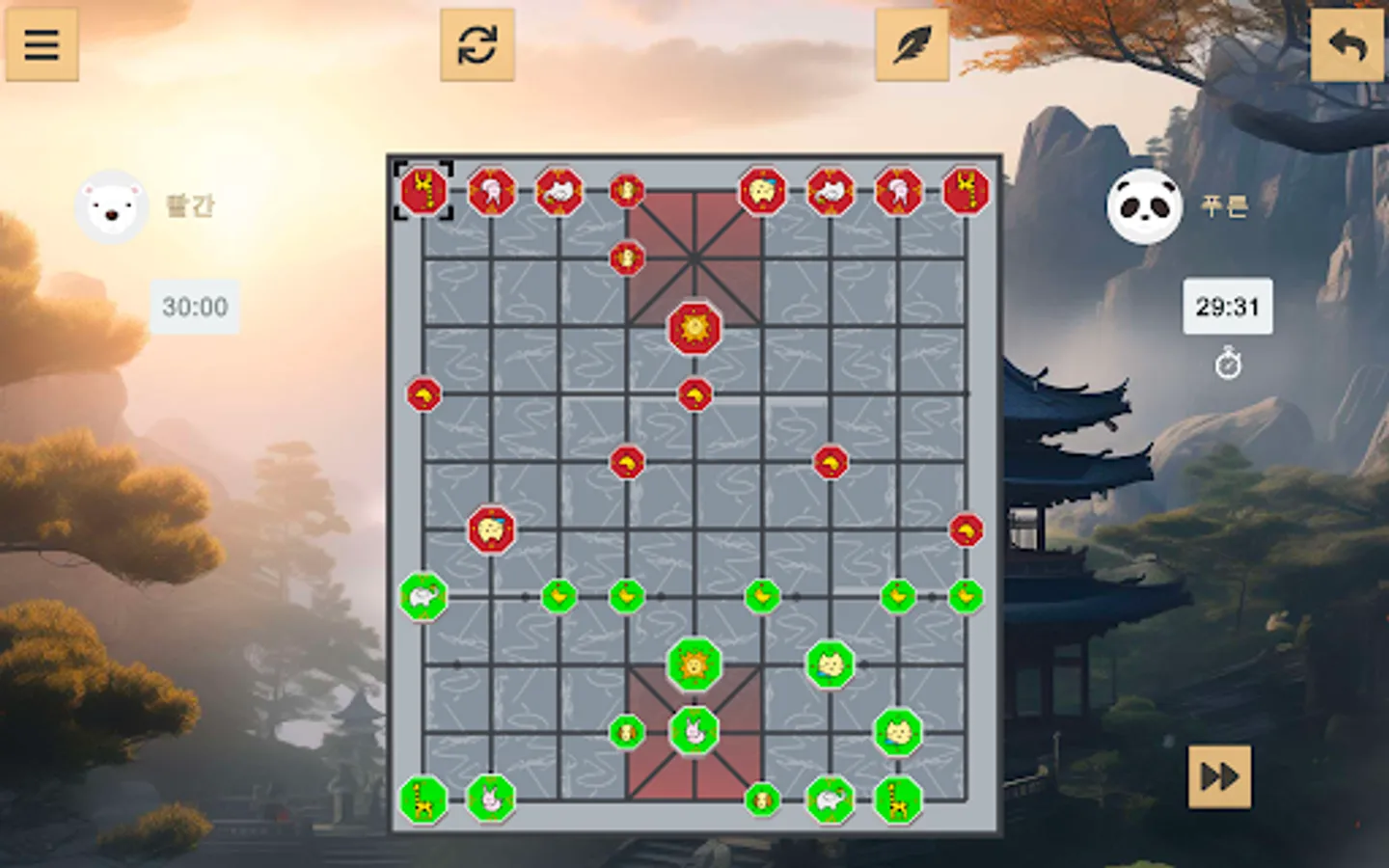This screenshot has height=868, width=1389.
Task: Click the polar bear player avatar
Action: [x=110, y=203]
